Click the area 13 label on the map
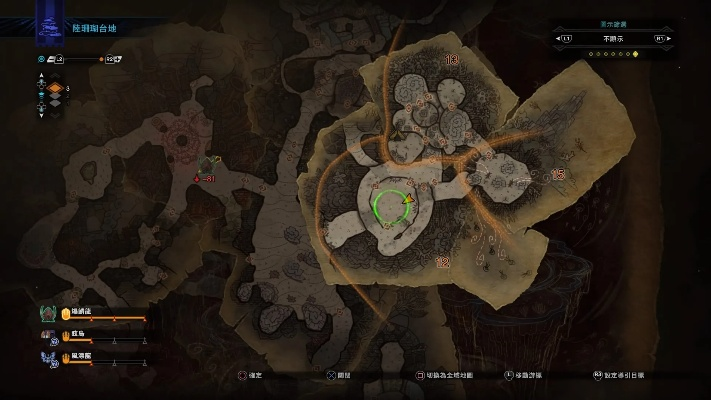The width and height of the screenshot is (711, 400). [x=452, y=61]
